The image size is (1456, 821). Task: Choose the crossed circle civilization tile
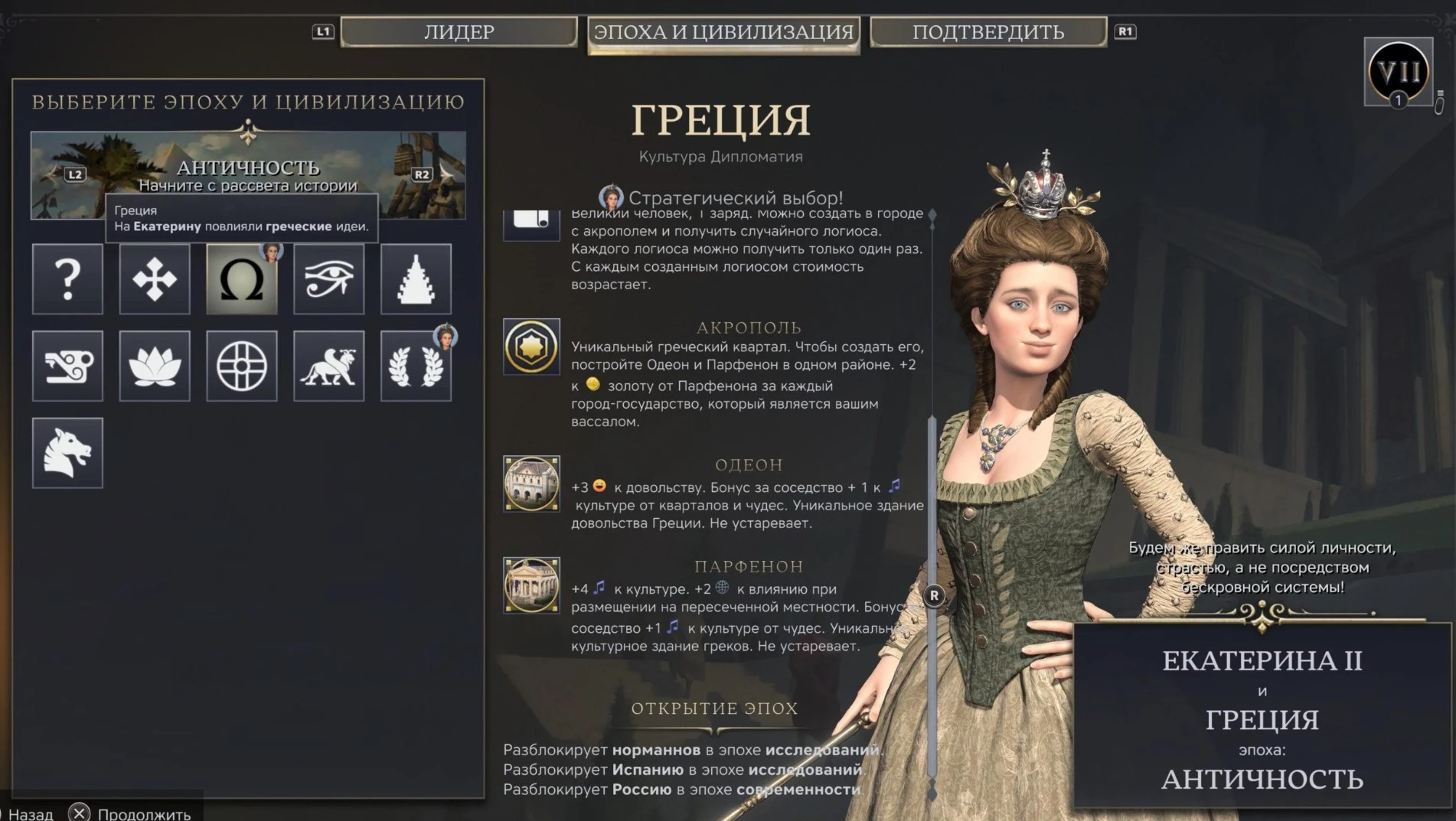pyautogui.click(x=242, y=366)
